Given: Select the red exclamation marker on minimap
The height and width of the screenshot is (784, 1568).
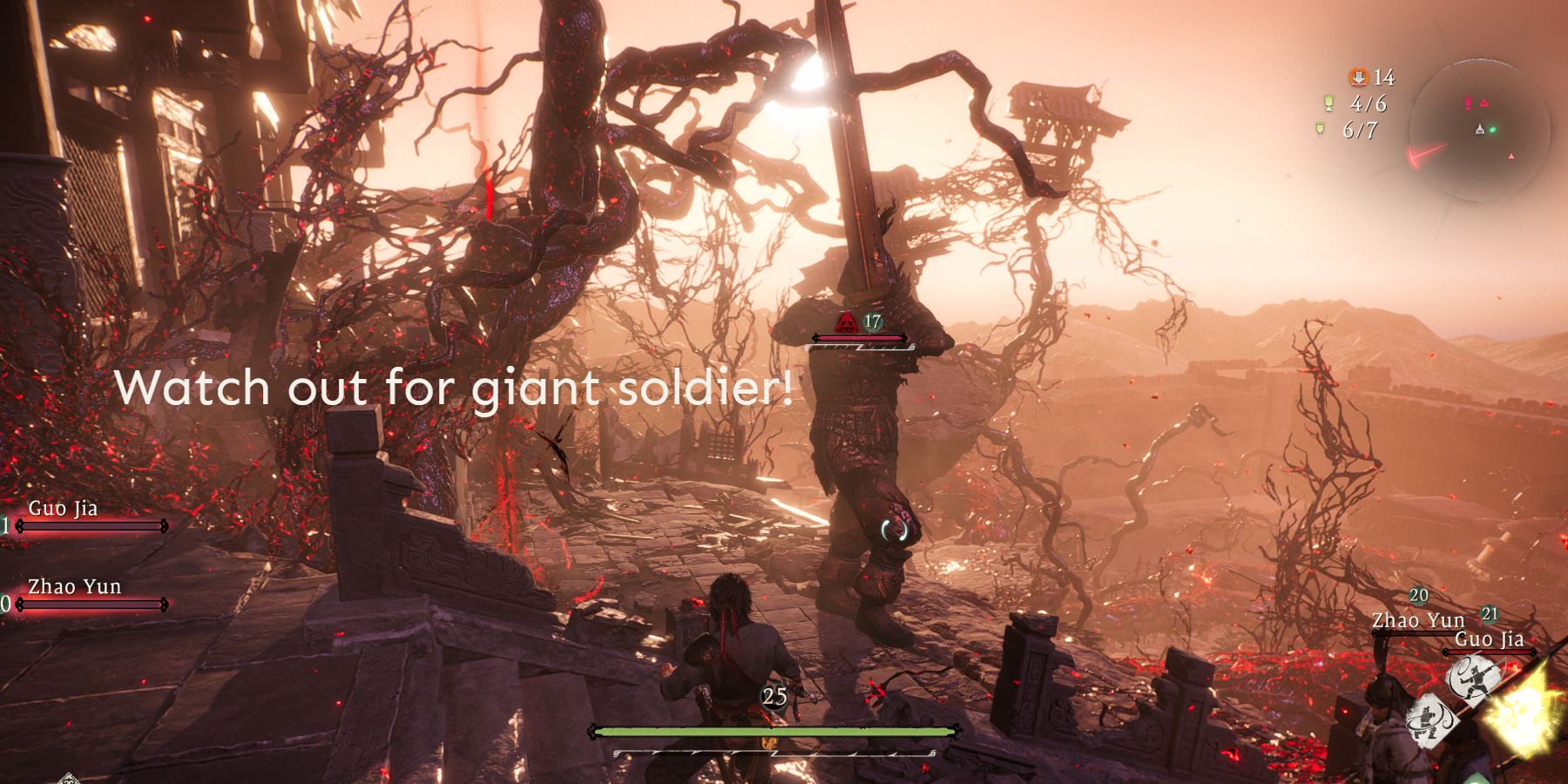Looking at the screenshot, I should [x=1470, y=103].
